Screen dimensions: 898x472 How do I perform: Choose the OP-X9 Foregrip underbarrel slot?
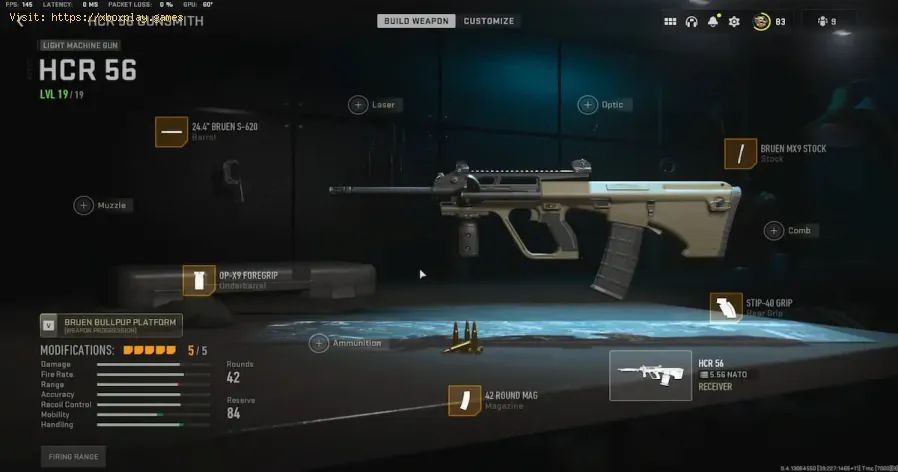(x=198, y=280)
